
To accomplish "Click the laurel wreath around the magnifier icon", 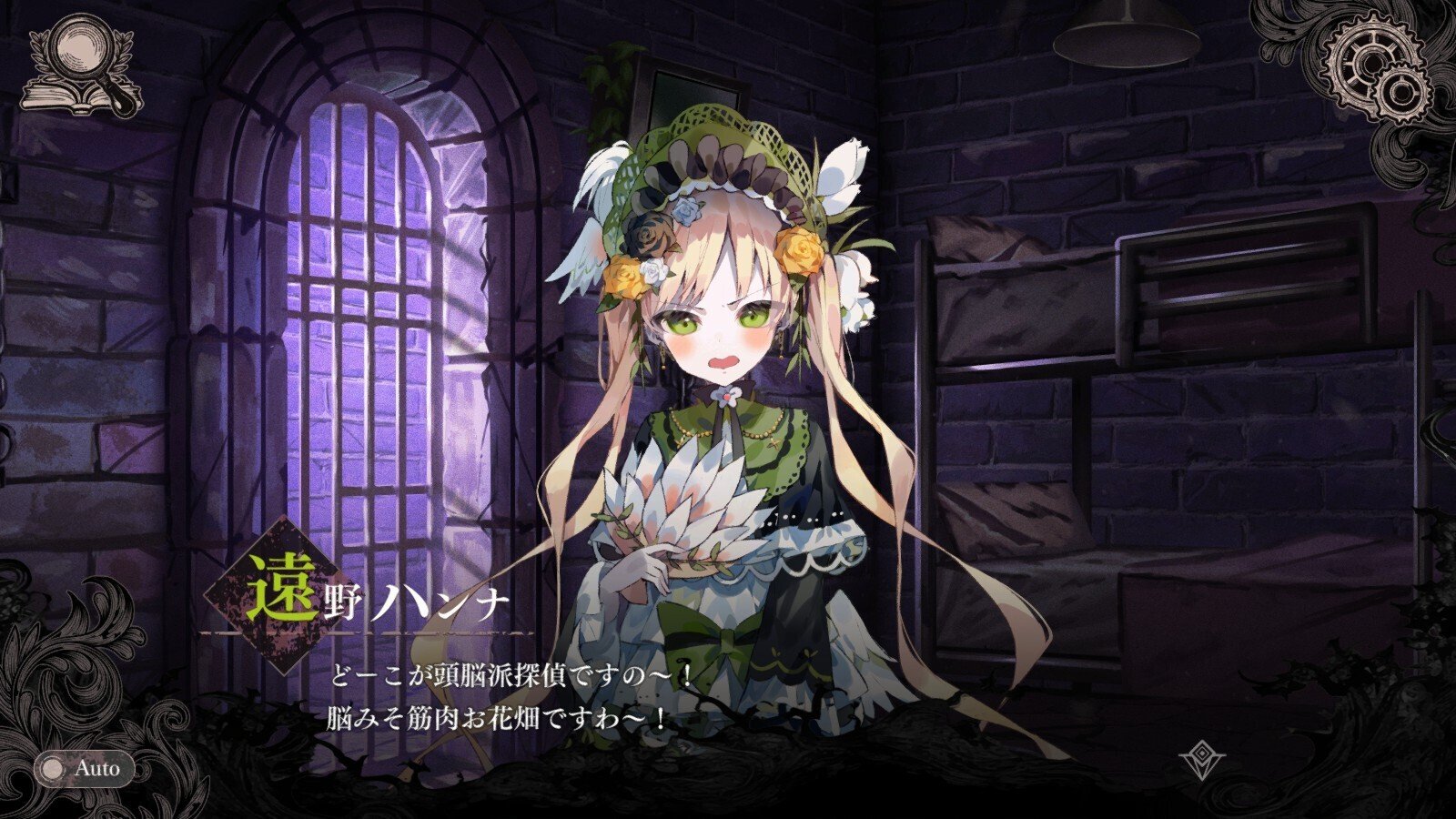I will coord(41,50).
